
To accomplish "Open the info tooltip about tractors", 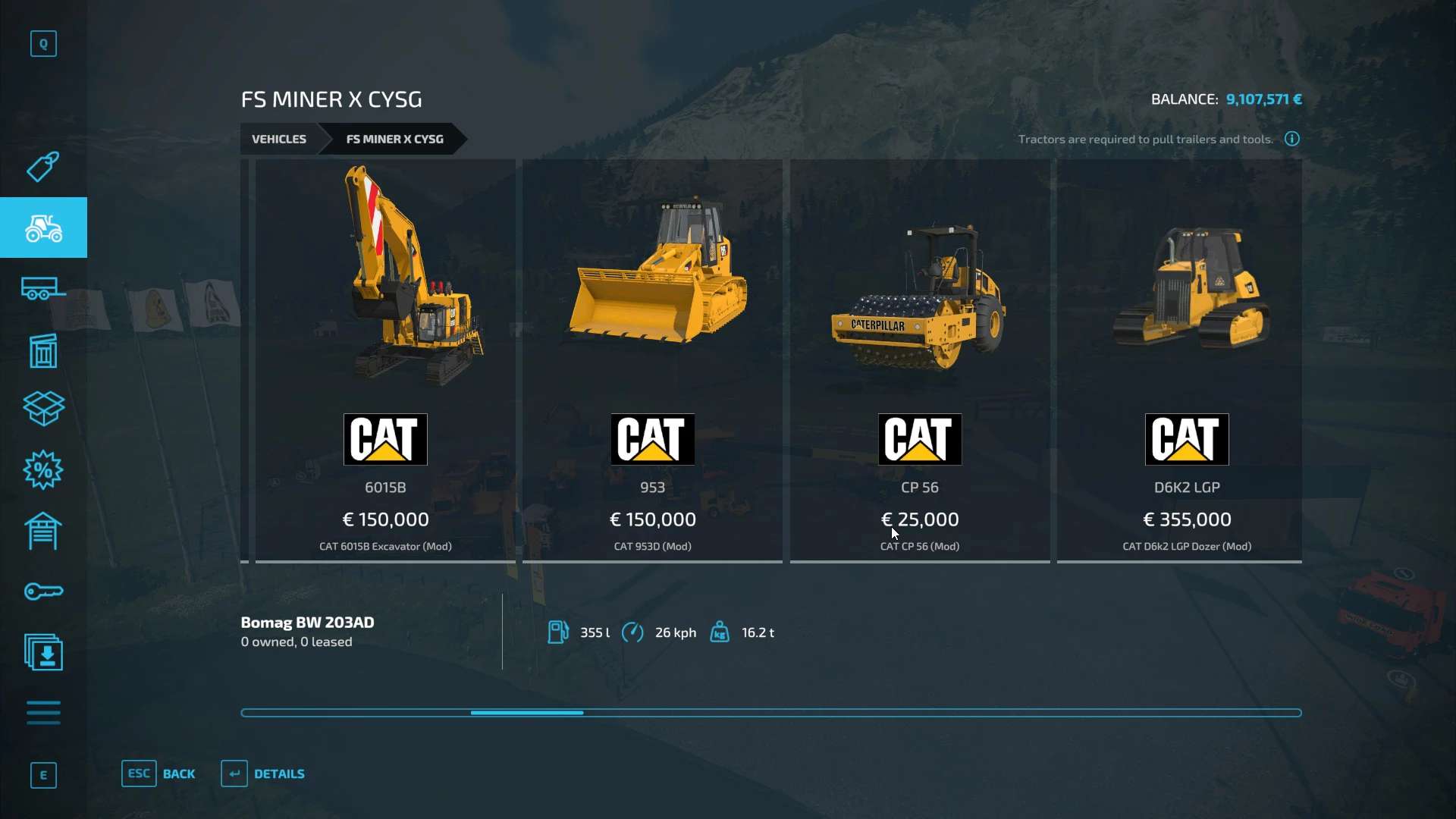I will click(x=1291, y=139).
